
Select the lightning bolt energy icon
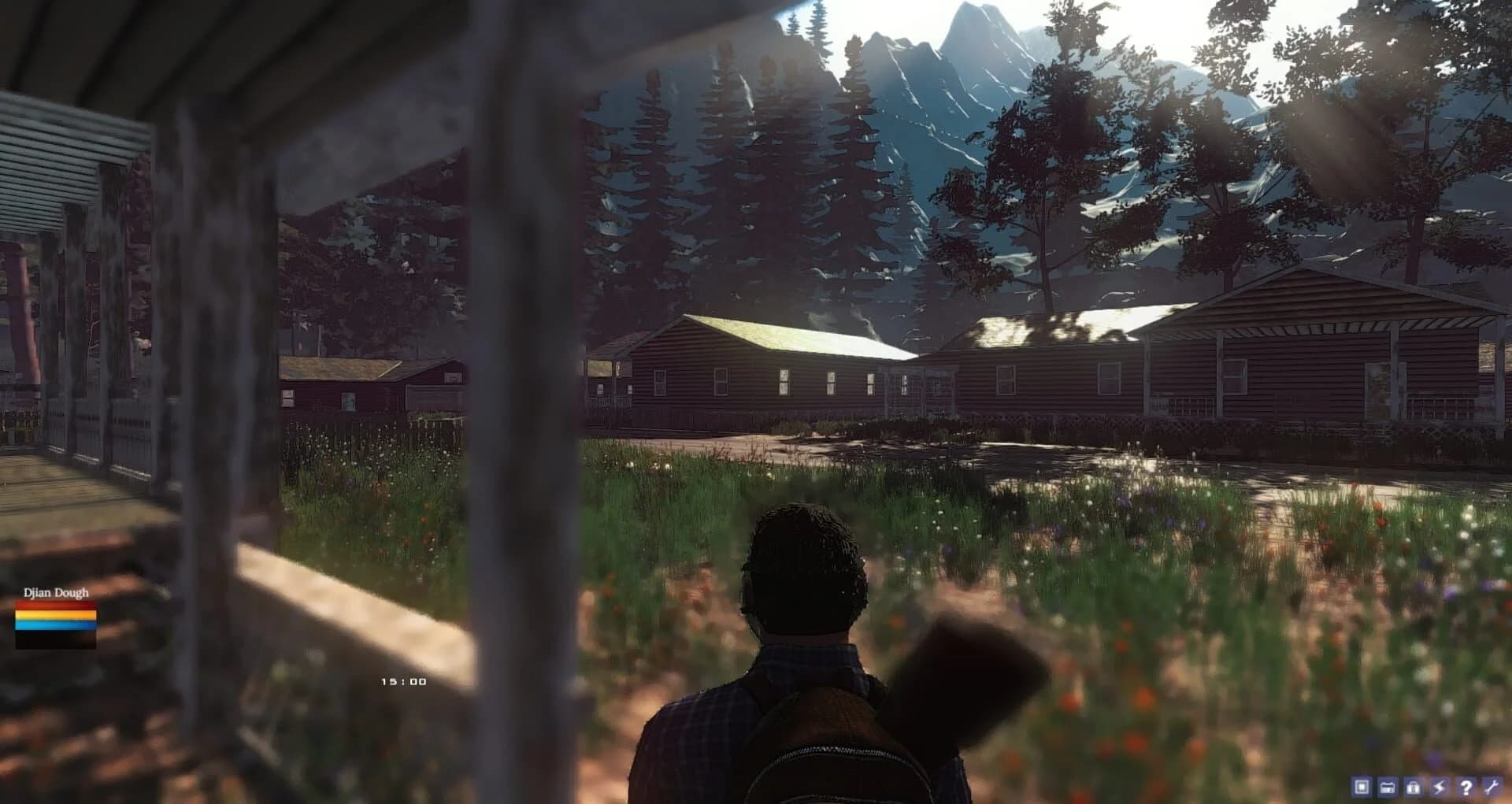(1439, 788)
